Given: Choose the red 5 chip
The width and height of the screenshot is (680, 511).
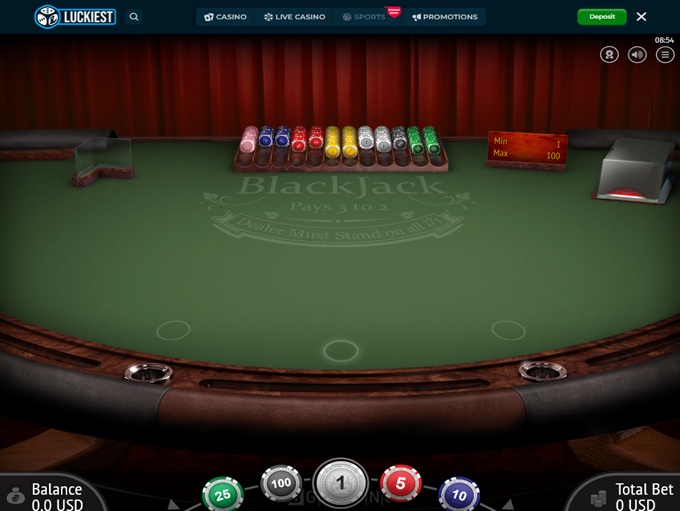Looking at the screenshot, I should pyautogui.click(x=401, y=484).
